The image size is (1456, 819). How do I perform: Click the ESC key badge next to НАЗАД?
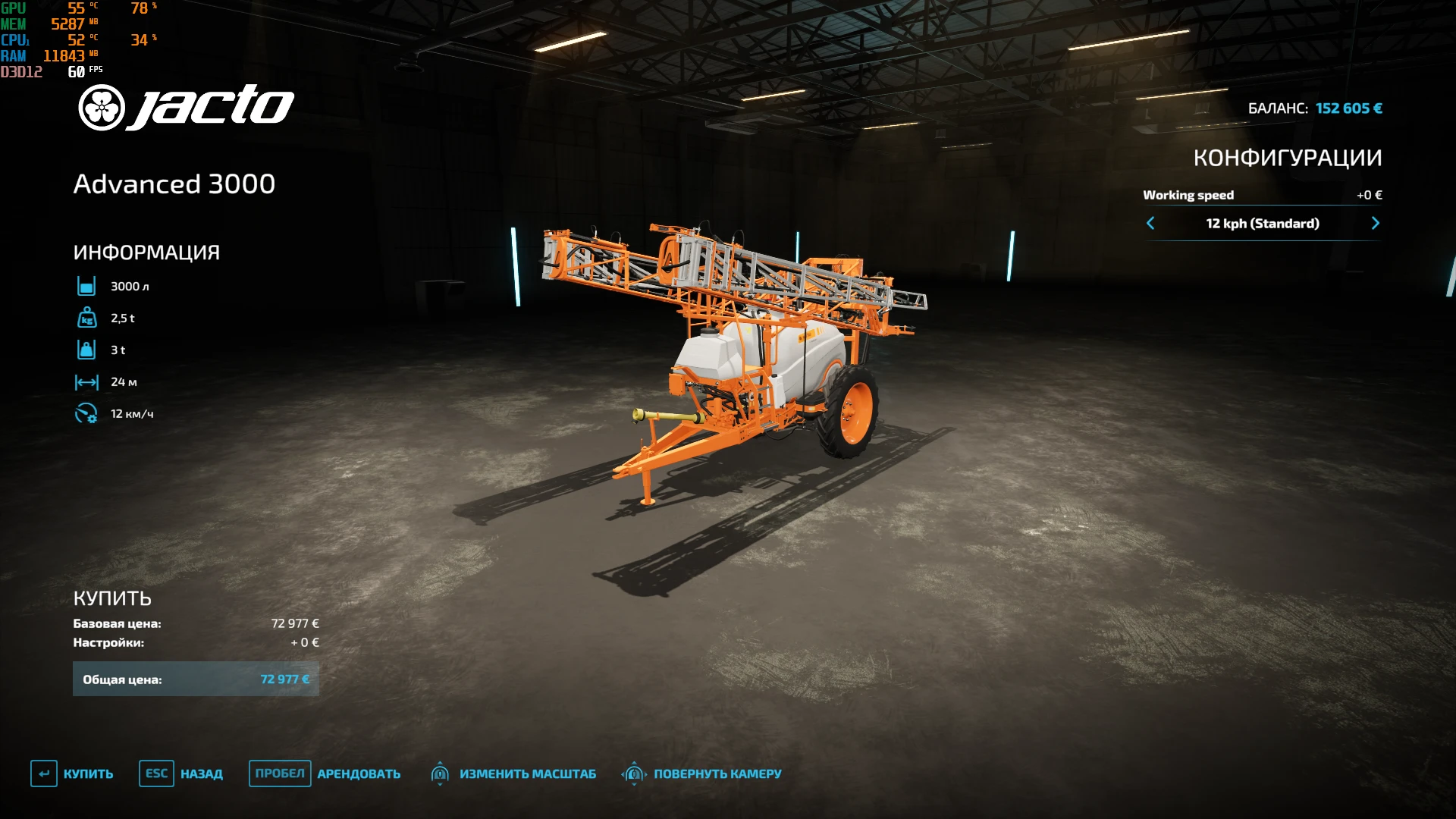156,773
